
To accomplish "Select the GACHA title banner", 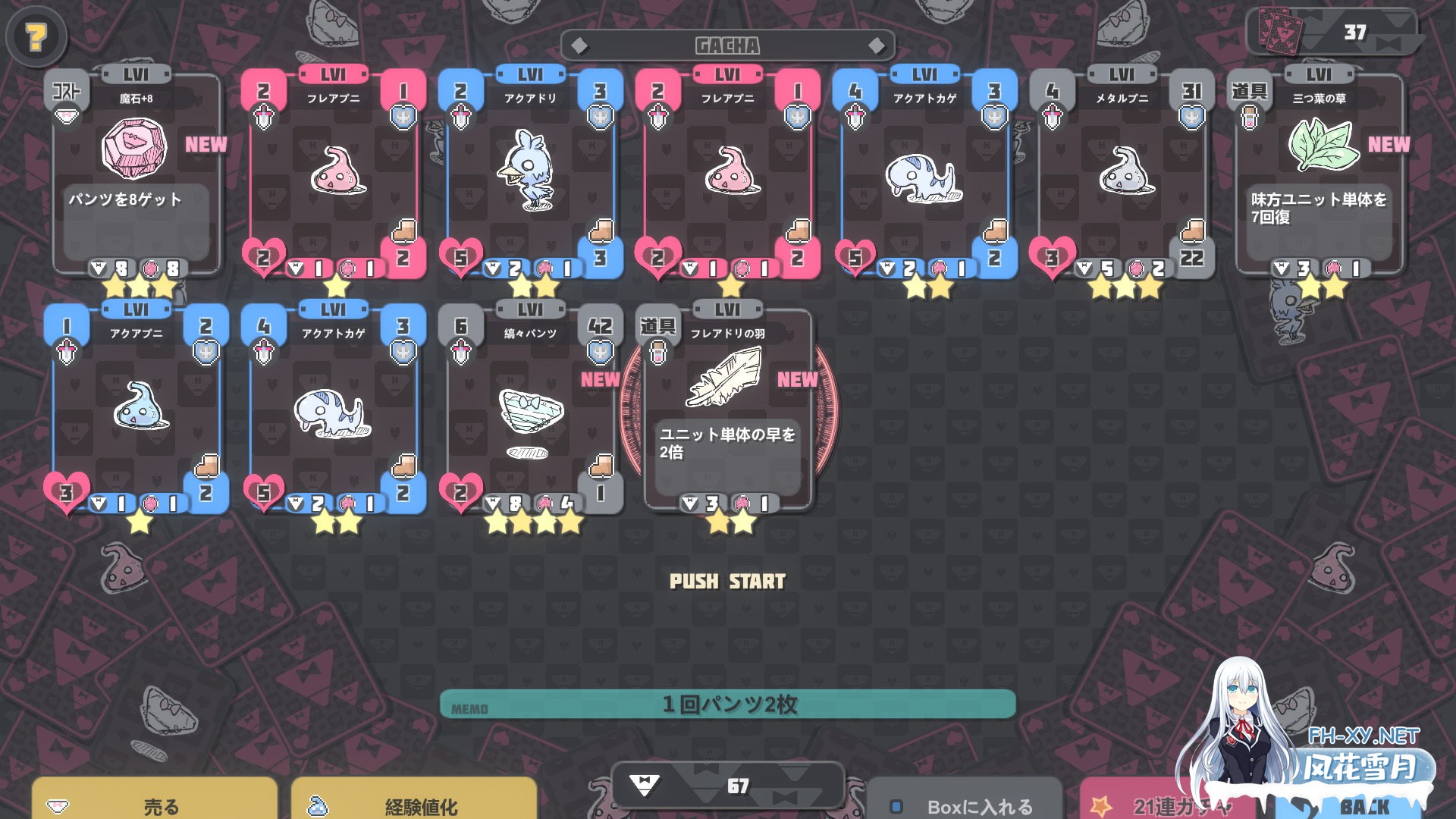I will pos(727,45).
